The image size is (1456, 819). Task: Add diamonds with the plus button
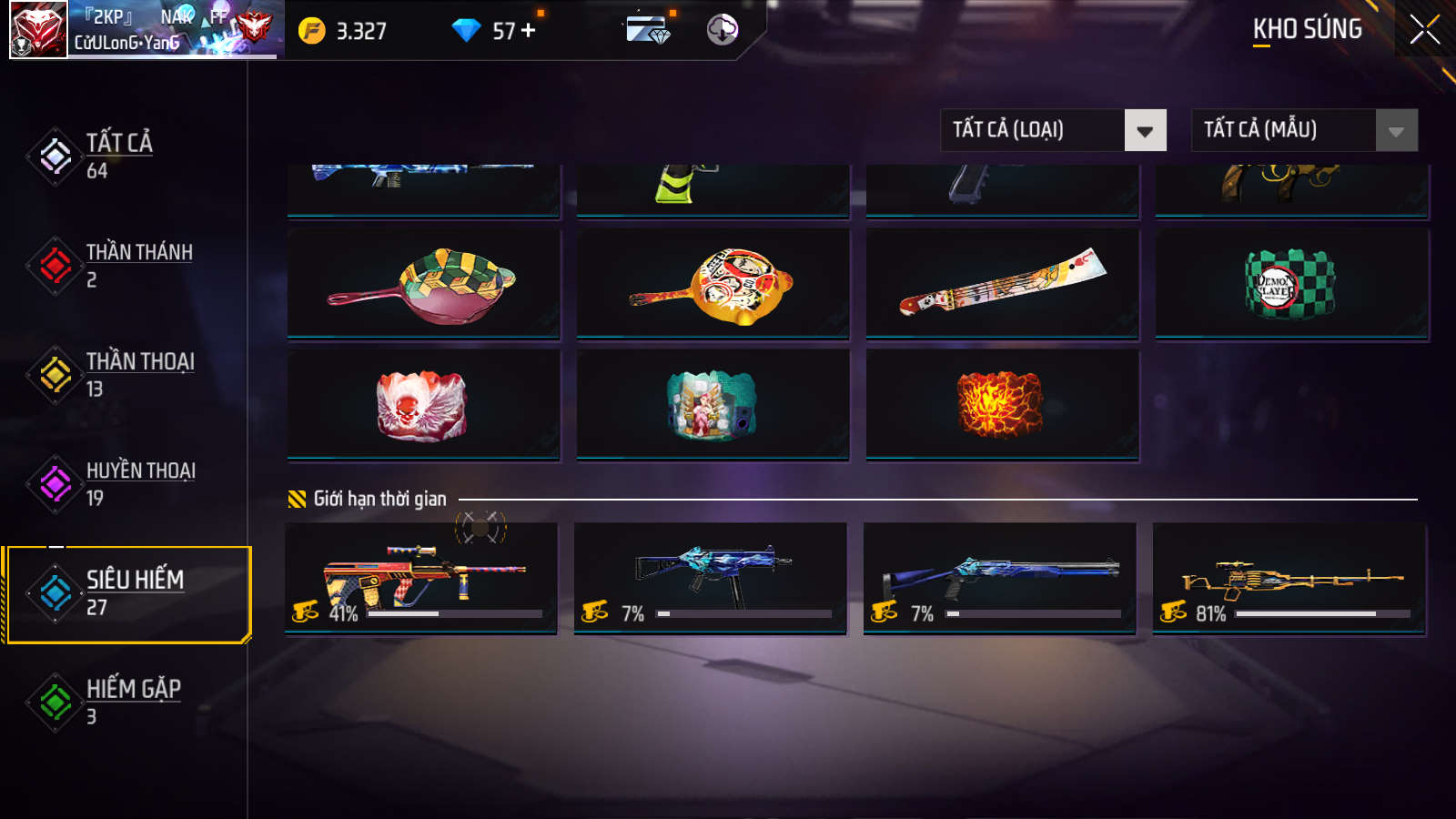click(529, 31)
